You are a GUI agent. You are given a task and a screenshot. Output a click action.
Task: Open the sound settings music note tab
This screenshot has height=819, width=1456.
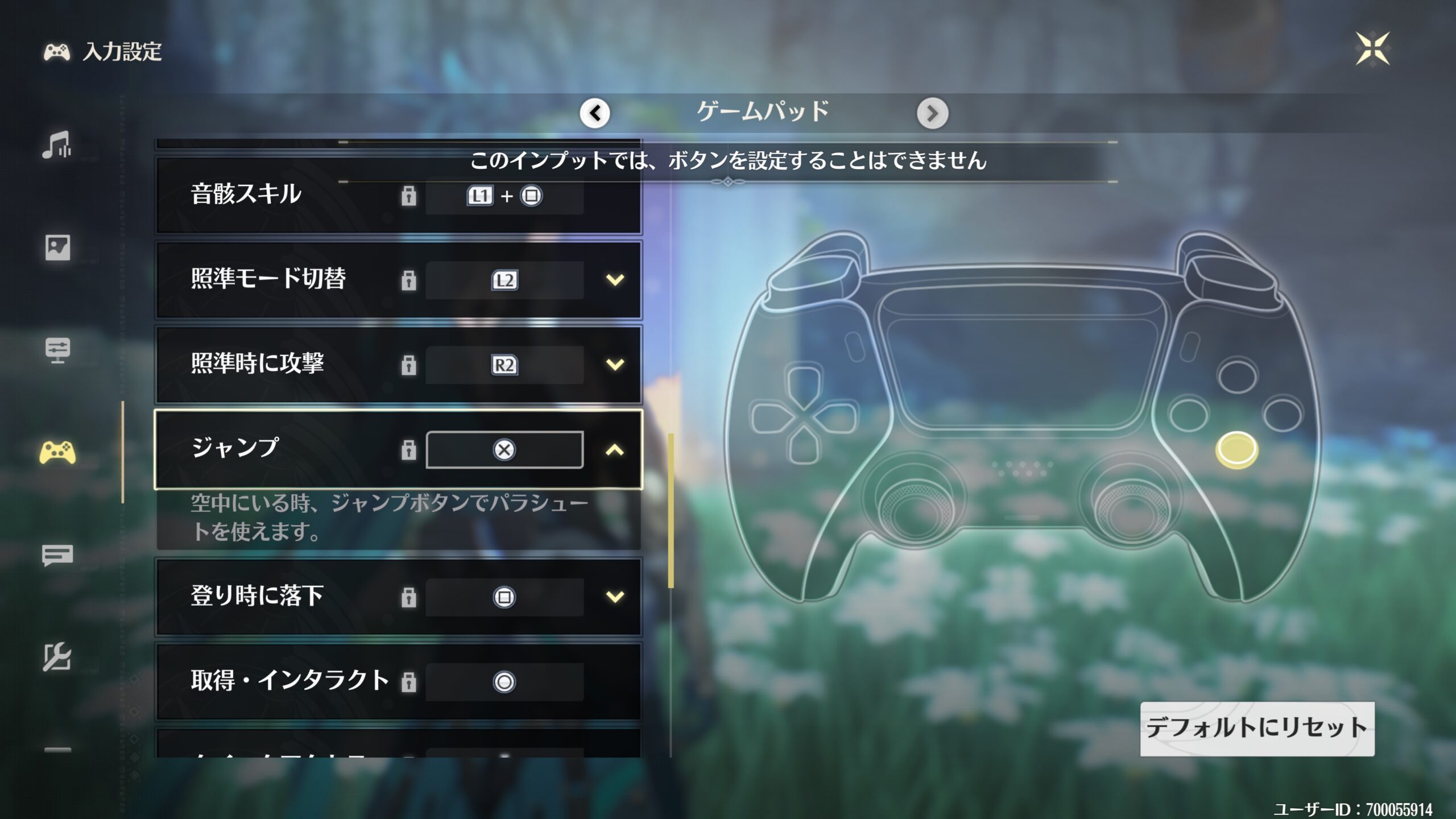57,145
